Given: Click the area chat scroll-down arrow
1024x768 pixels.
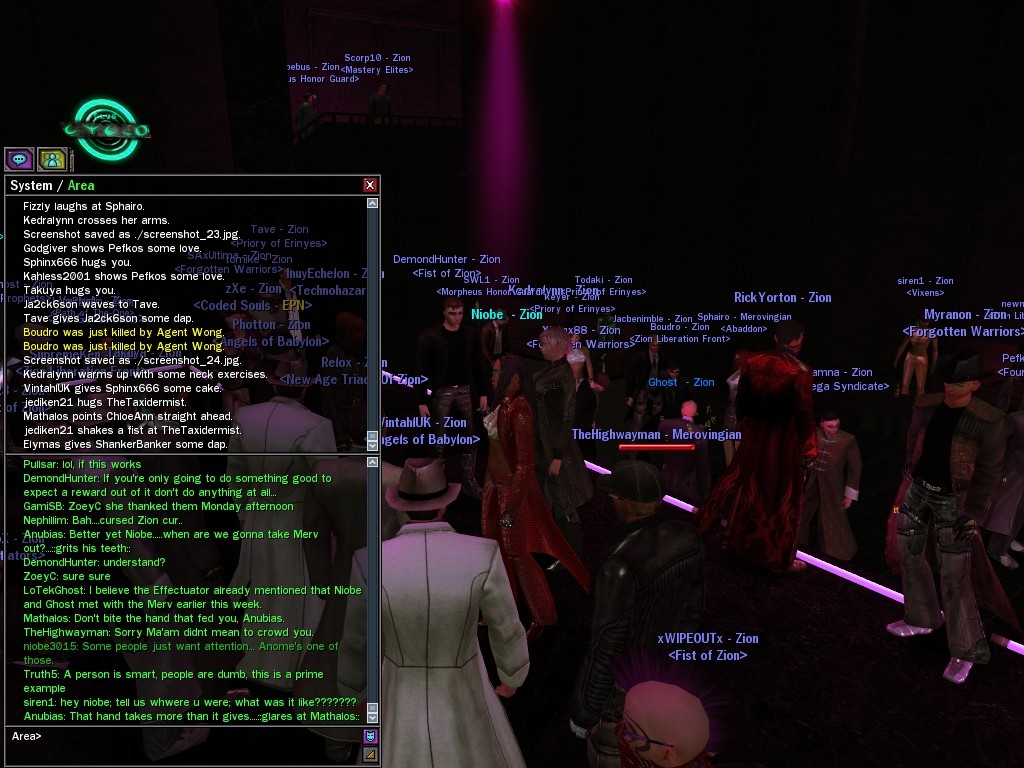Looking at the screenshot, I should tap(373, 717).
